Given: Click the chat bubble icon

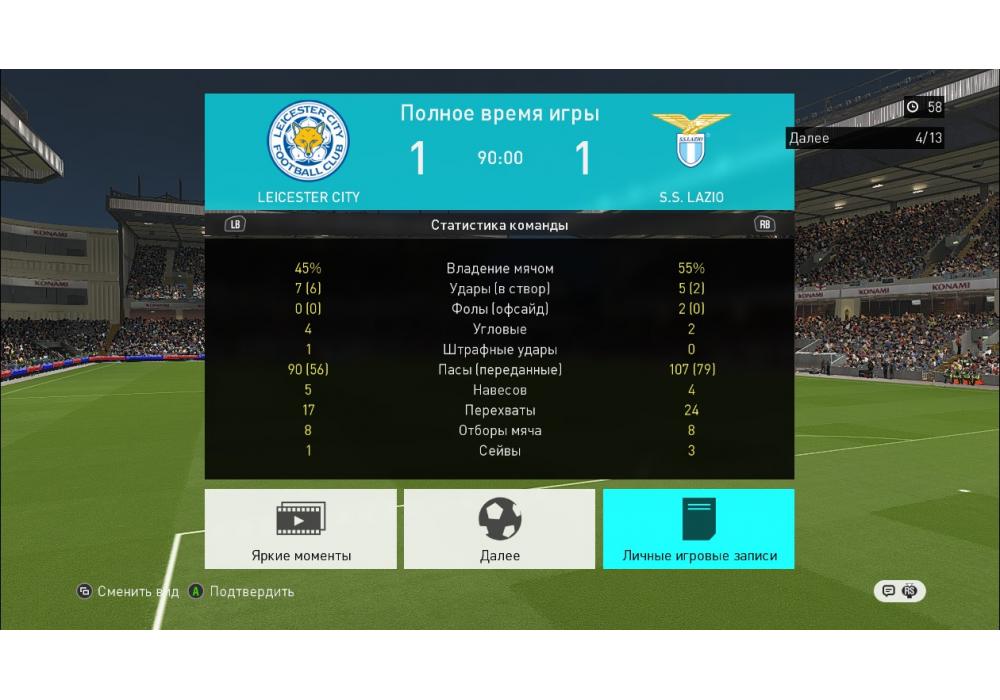Looking at the screenshot, I should click(887, 591).
